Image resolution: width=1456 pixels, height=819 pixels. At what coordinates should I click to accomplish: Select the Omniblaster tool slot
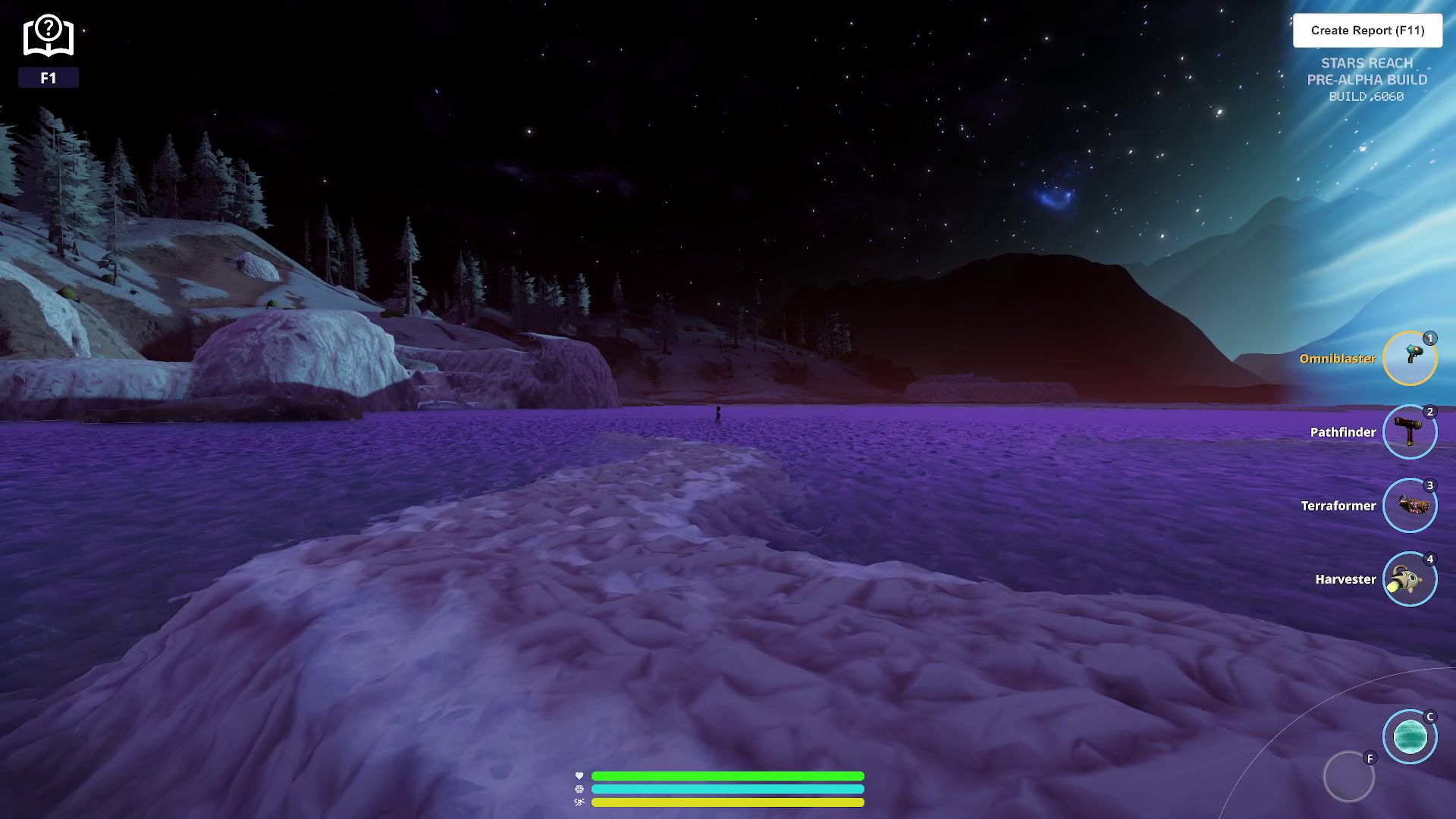pos(1409,358)
